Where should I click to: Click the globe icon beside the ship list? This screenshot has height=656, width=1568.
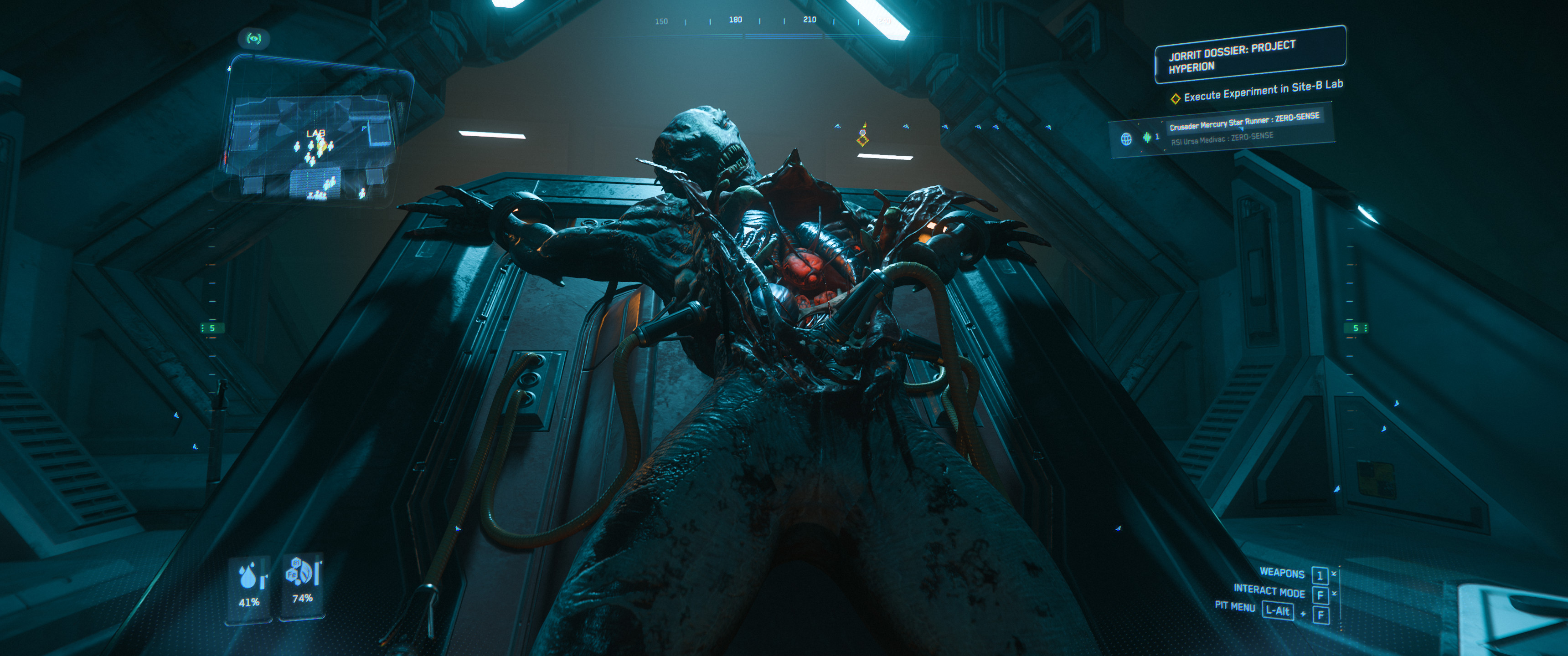click(x=1126, y=139)
